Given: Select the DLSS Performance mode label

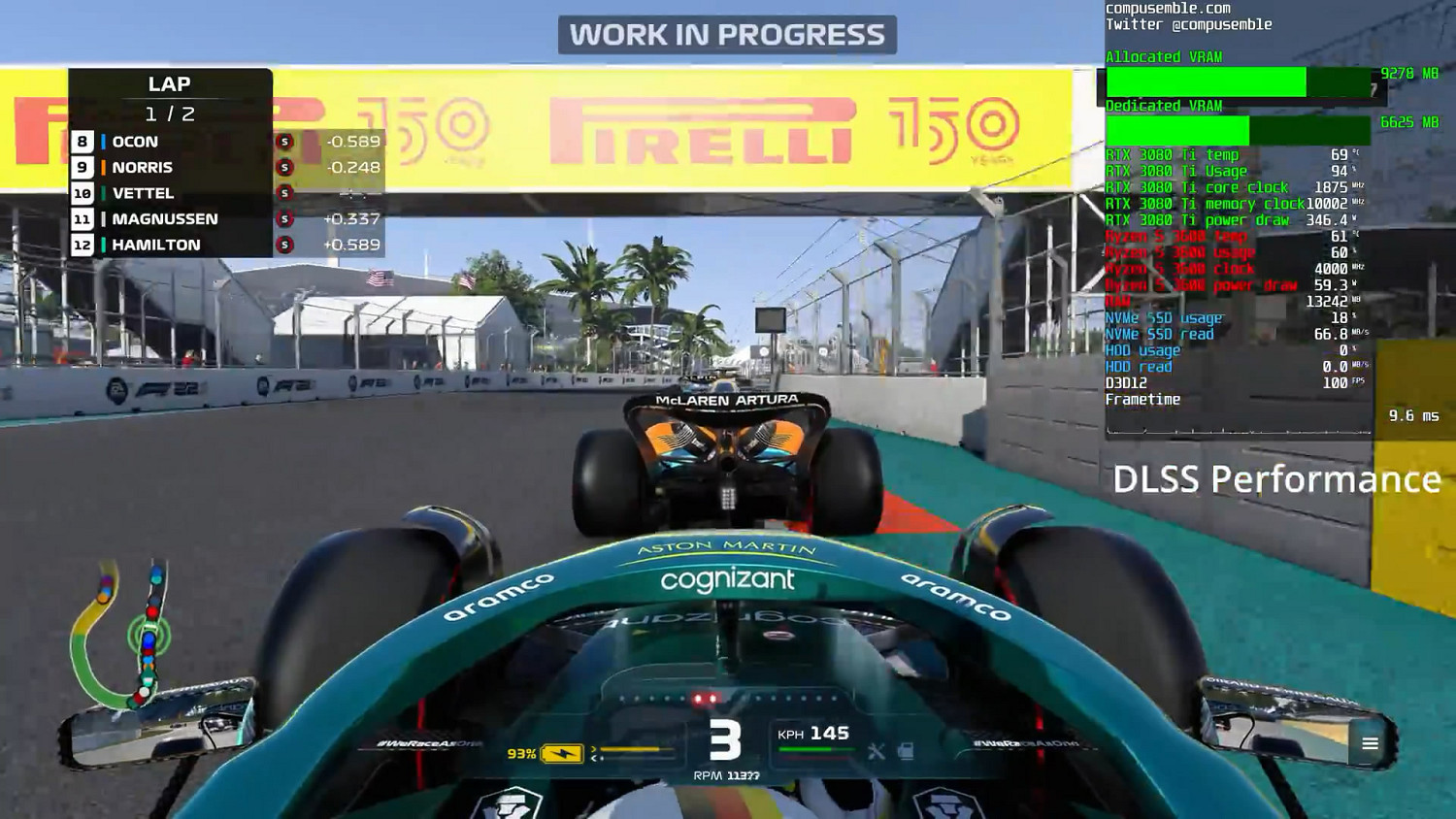Looking at the screenshot, I should pyautogui.click(x=1276, y=480).
